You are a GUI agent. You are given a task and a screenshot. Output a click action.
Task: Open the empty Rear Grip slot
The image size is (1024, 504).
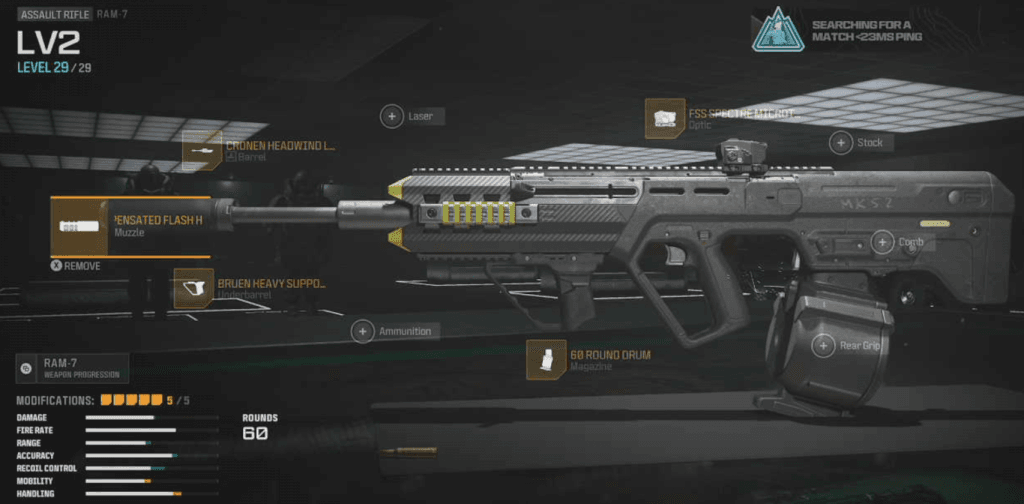(823, 346)
